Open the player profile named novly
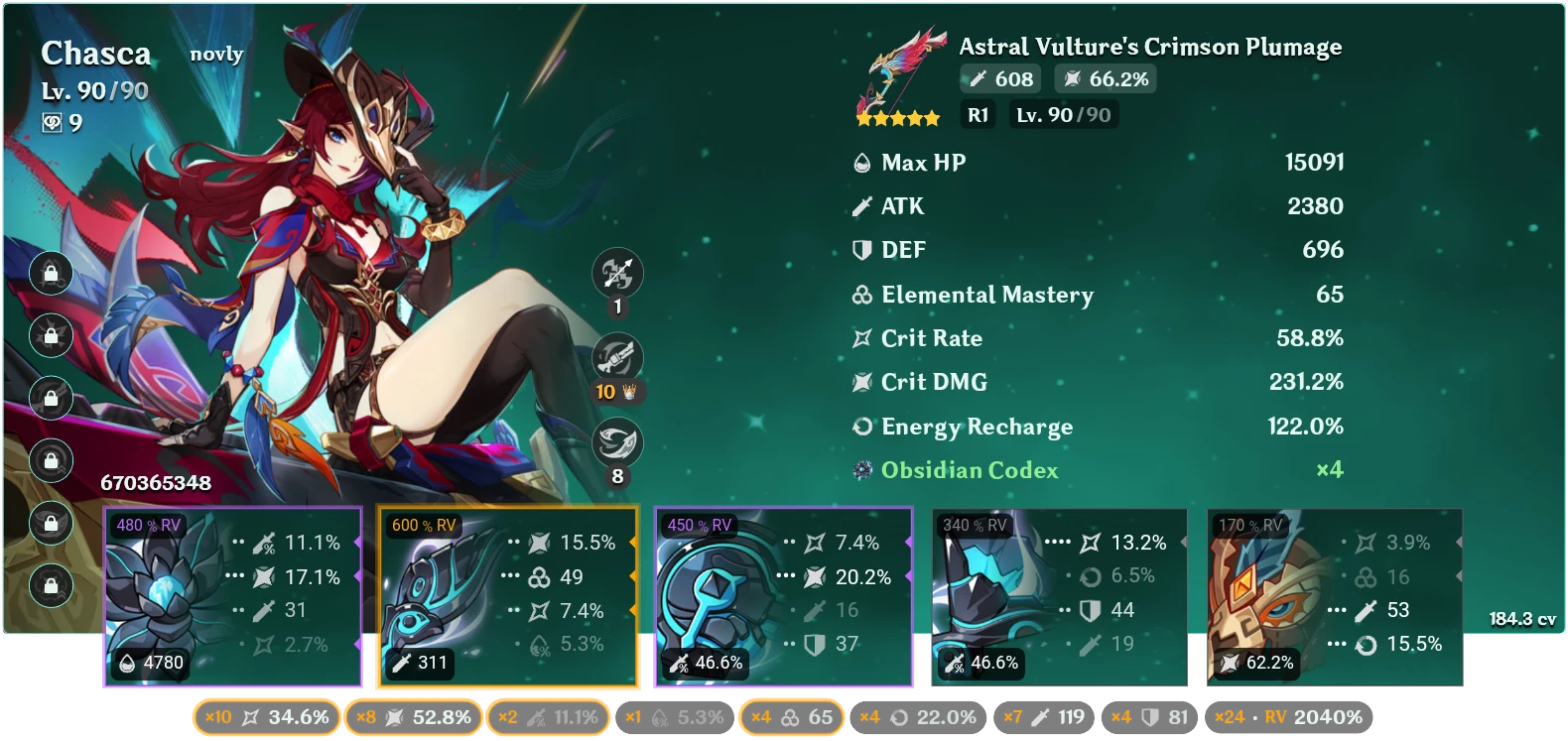This screenshot has width=1568, height=741. click(215, 55)
